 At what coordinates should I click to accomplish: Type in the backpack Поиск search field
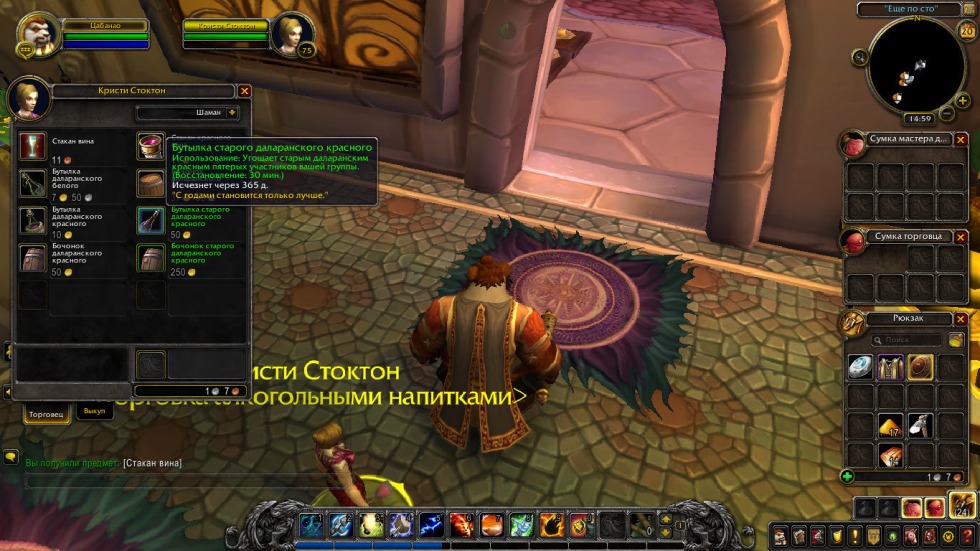(908, 340)
